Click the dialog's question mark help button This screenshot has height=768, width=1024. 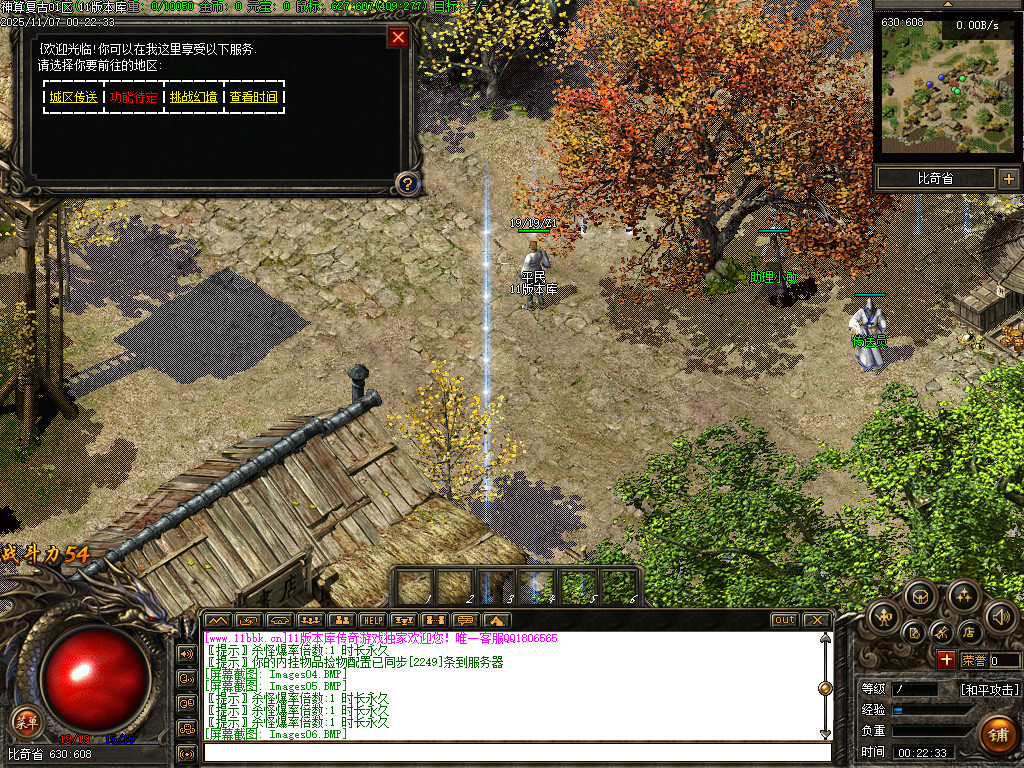click(407, 183)
